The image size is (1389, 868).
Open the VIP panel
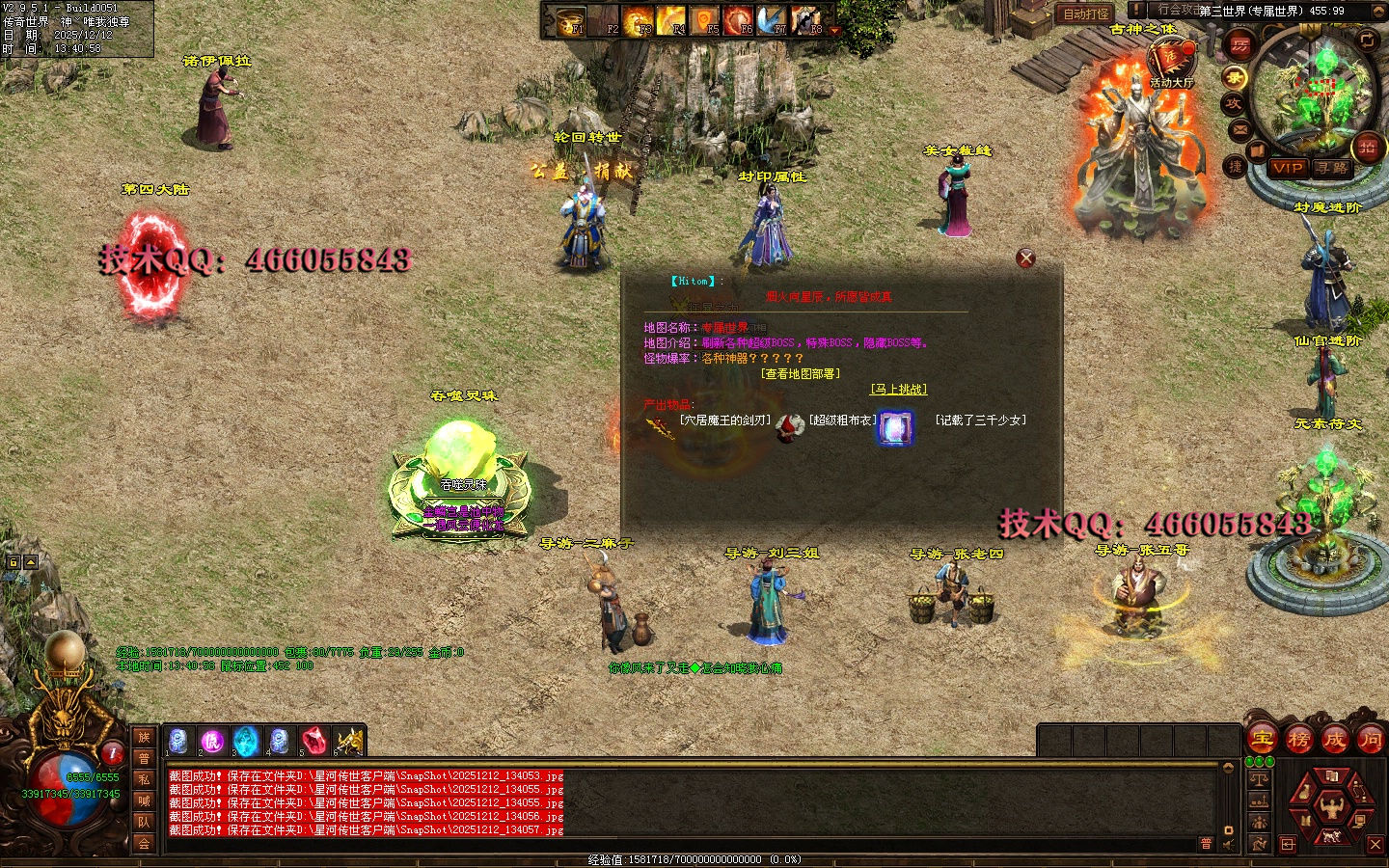click(1287, 168)
